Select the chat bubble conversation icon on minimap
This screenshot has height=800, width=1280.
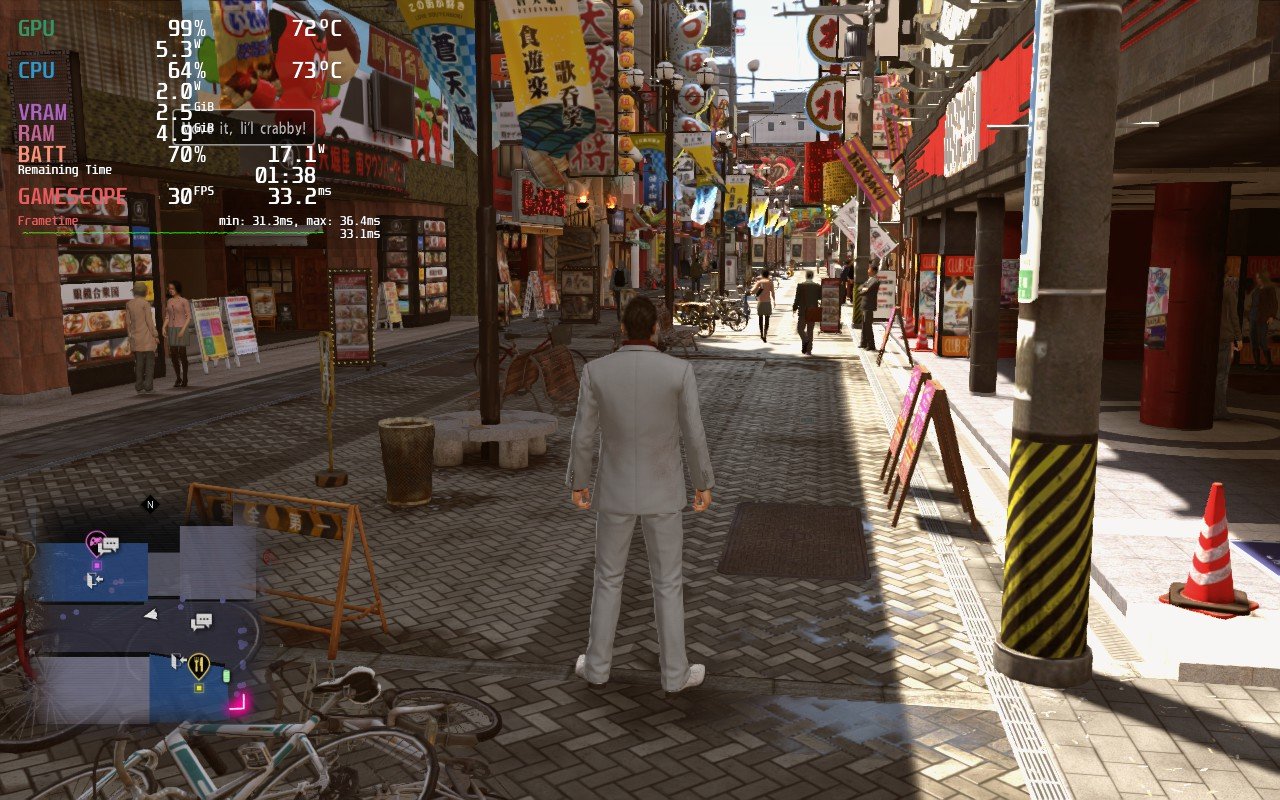click(x=201, y=621)
